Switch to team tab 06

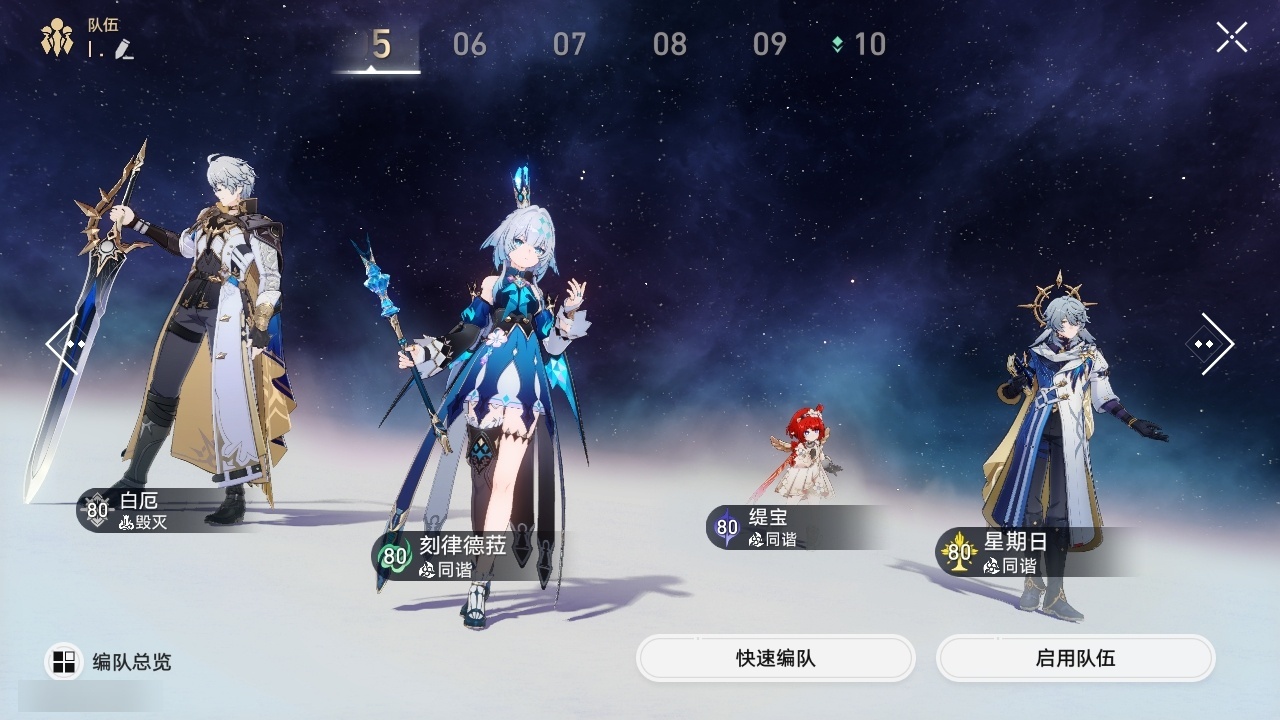(x=469, y=44)
